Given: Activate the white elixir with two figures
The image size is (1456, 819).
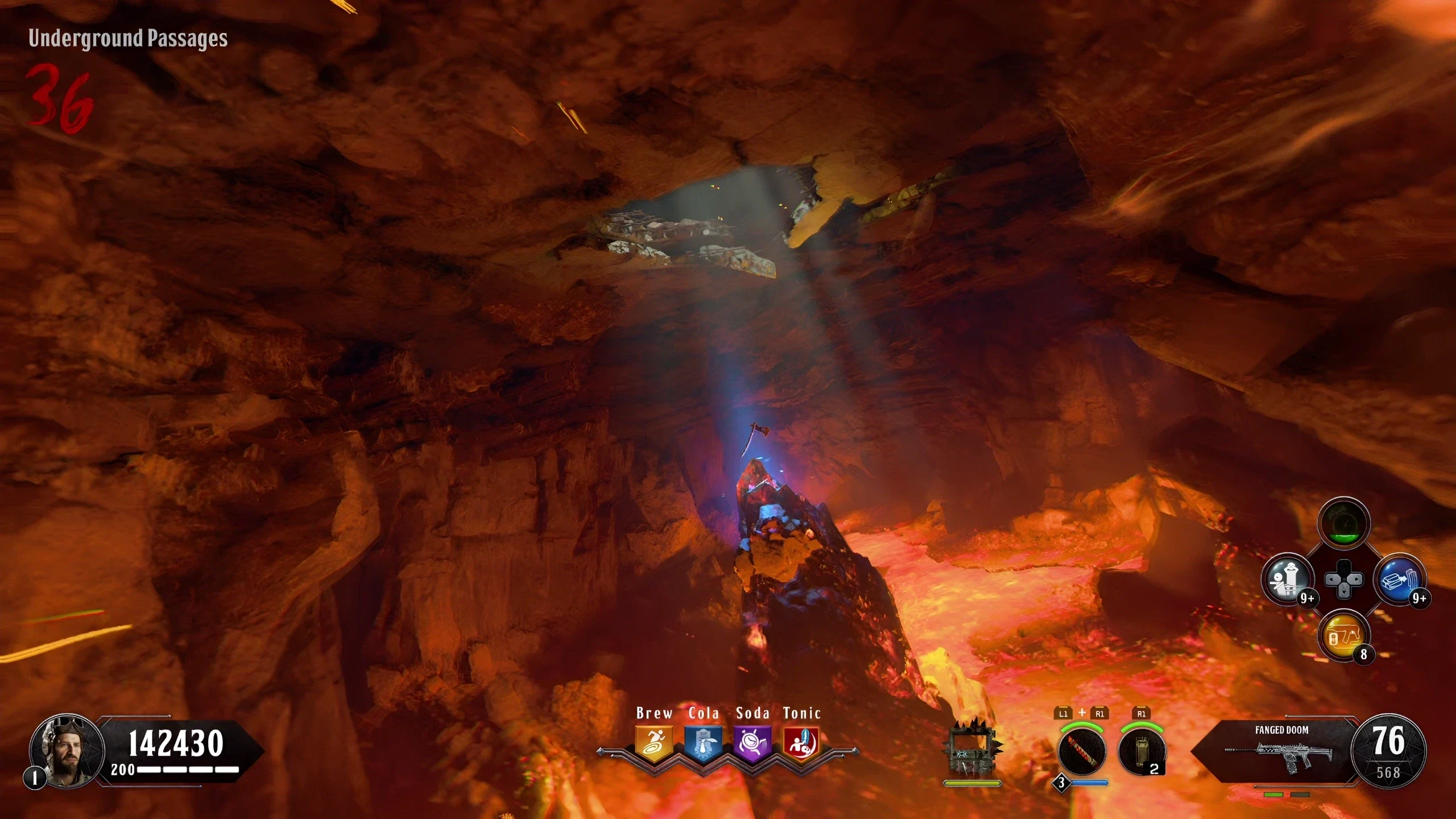Looking at the screenshot, I should (x=1288, y=580).
